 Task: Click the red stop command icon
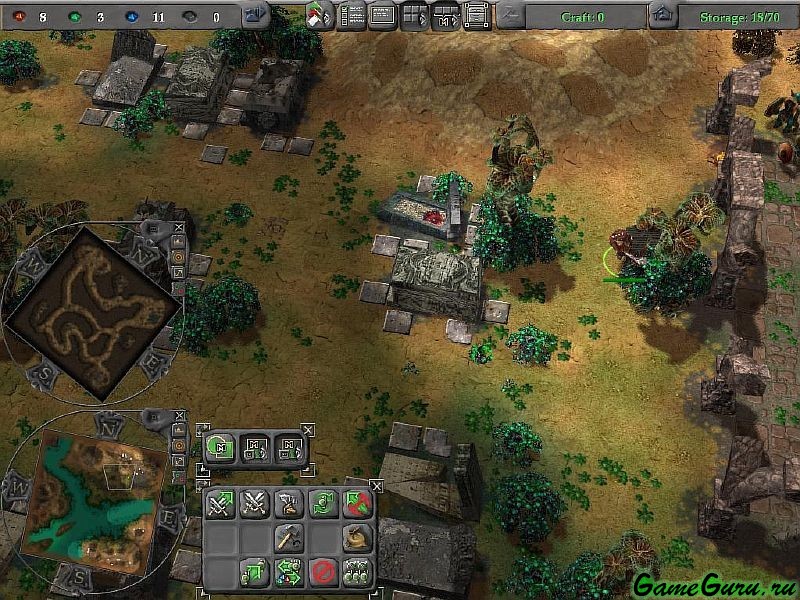(323, 572)
